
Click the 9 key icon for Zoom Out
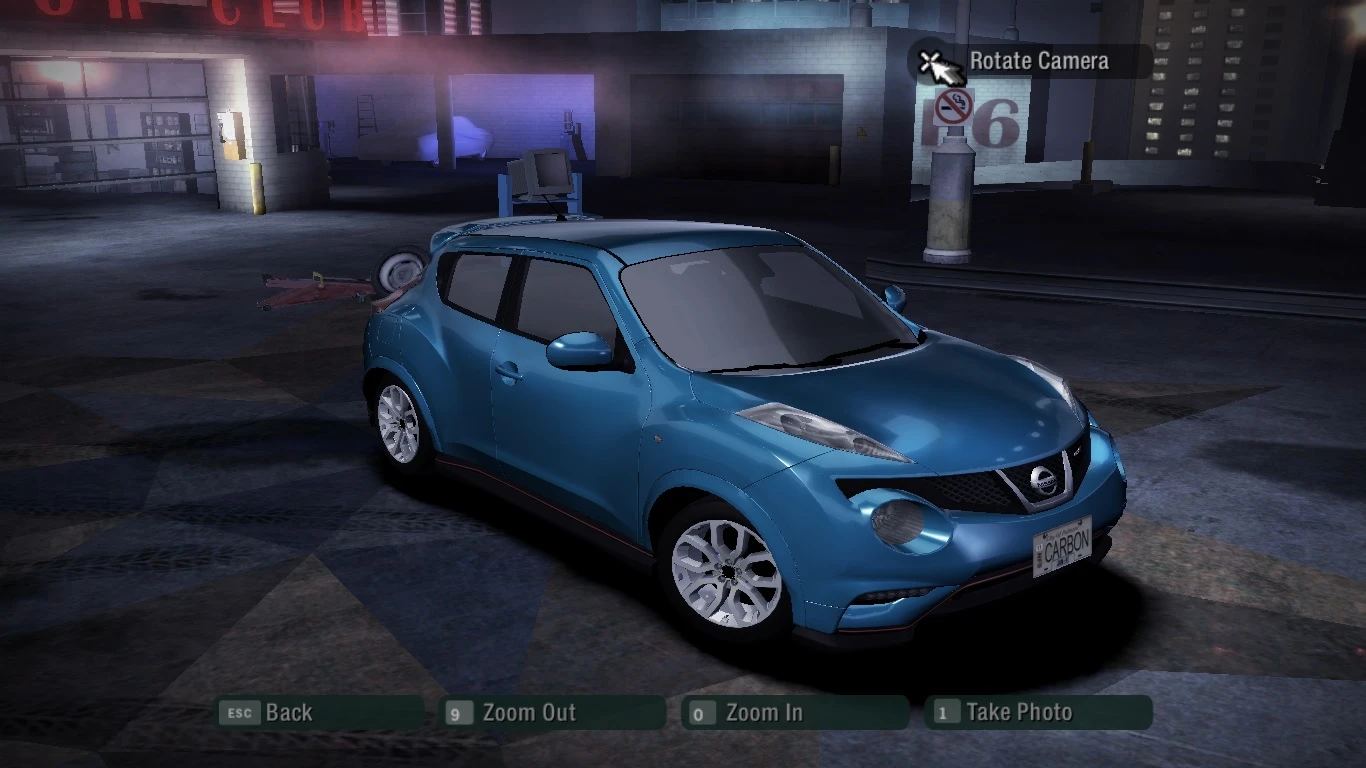(458, 713)
